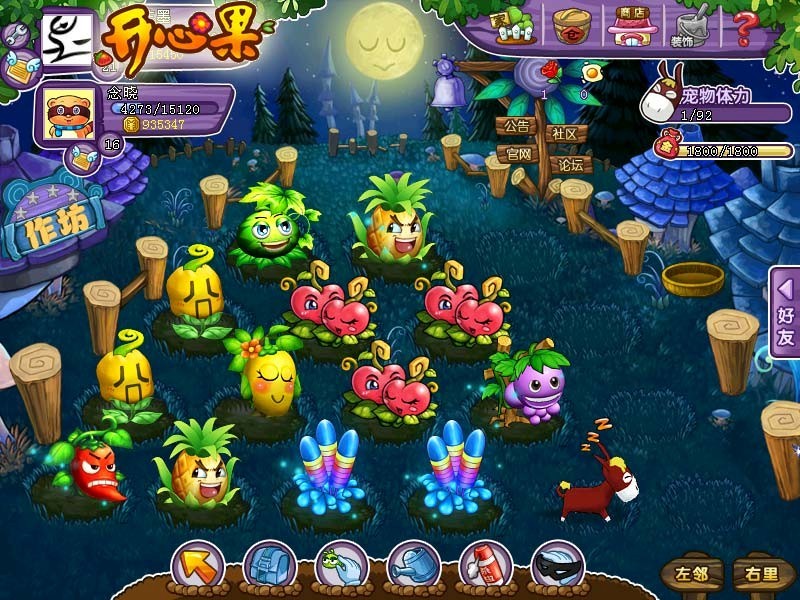Viewport: 800px width, 600px height.
Task: Open the 论坛 forum sign
Action: coord(570,164)
